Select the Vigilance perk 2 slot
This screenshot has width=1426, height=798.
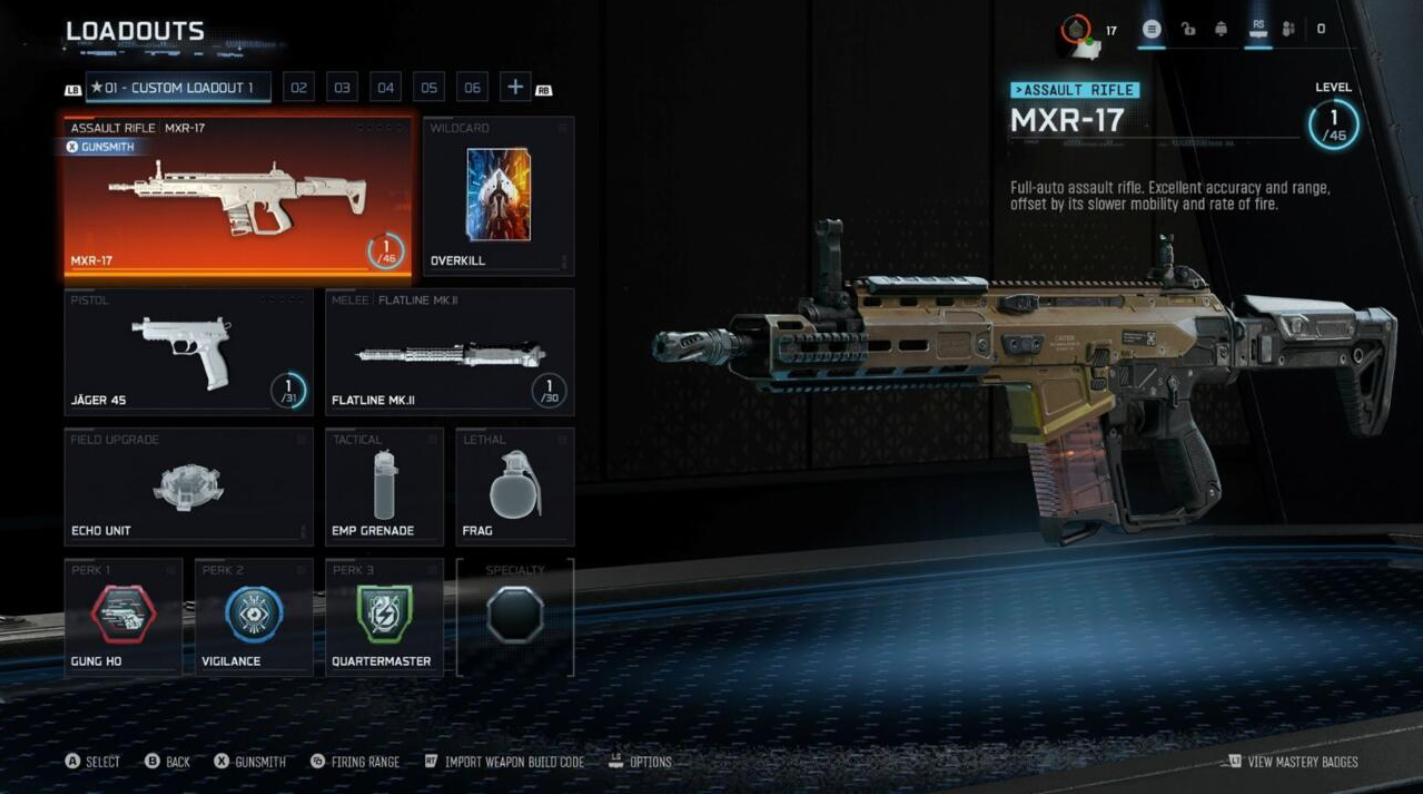(253, 616)
